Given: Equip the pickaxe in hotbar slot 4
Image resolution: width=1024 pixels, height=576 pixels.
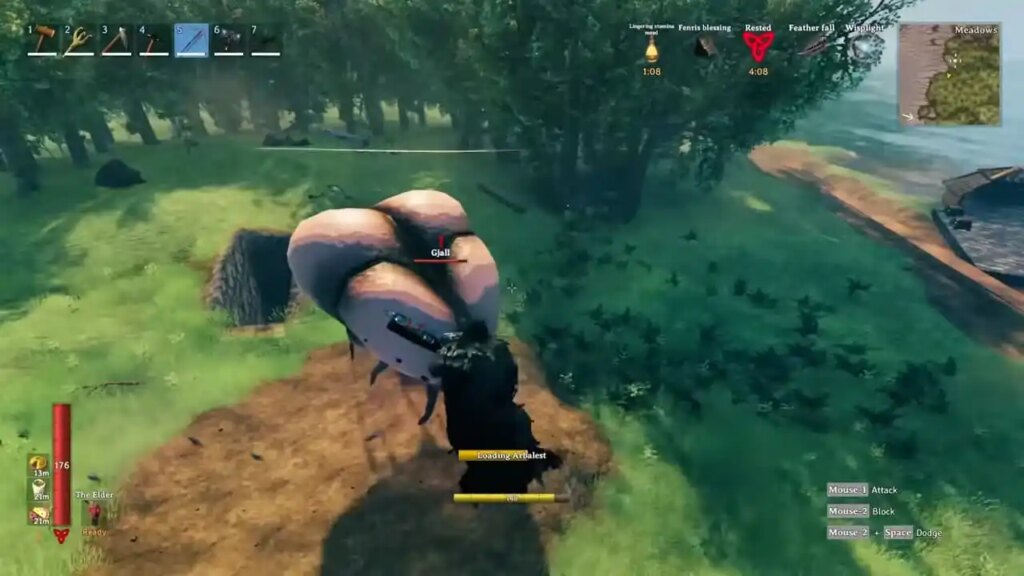Looking at the screenshot, I should (x=153, y=40).
